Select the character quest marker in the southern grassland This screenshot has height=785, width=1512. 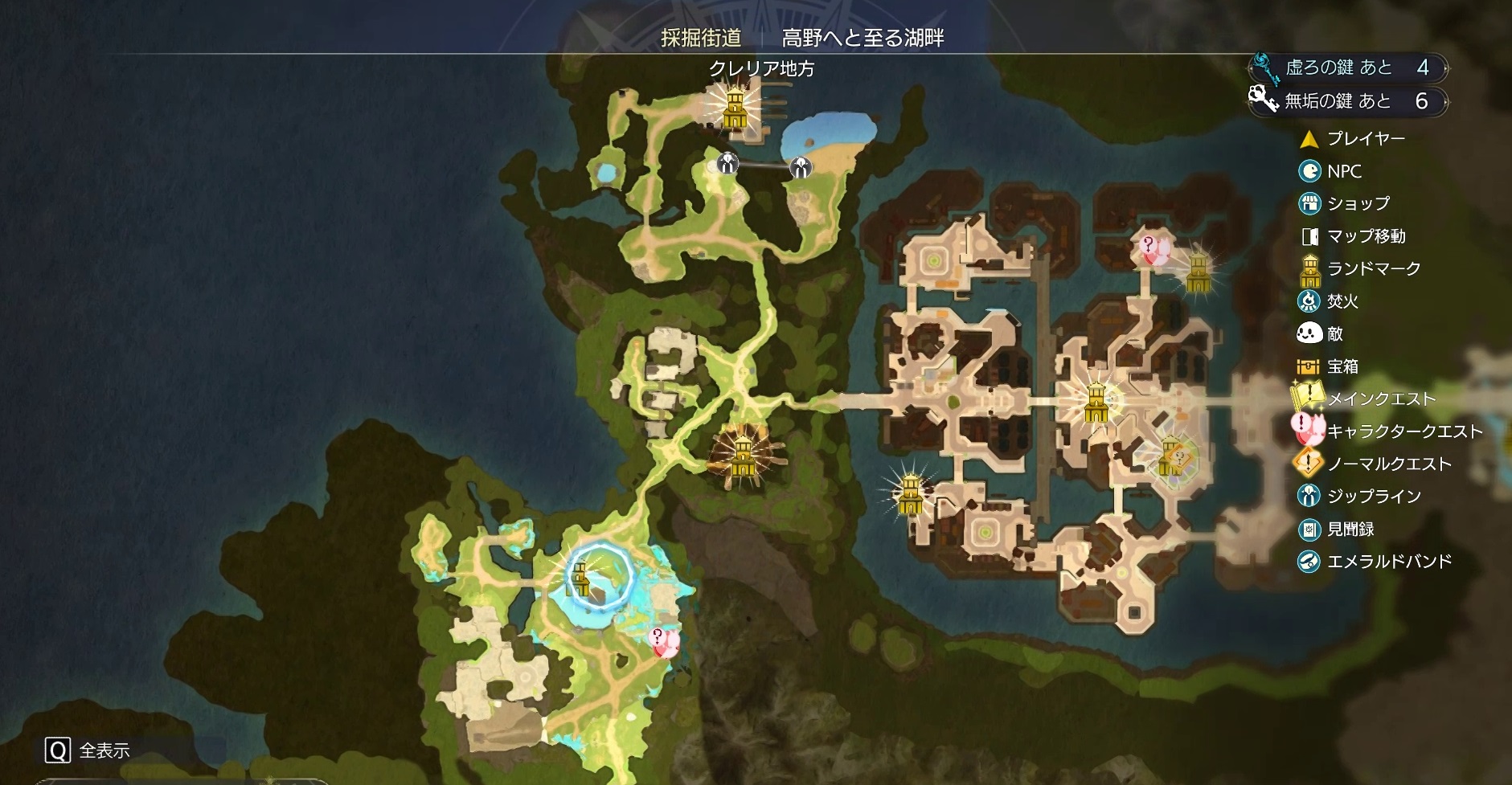(663, 642)
